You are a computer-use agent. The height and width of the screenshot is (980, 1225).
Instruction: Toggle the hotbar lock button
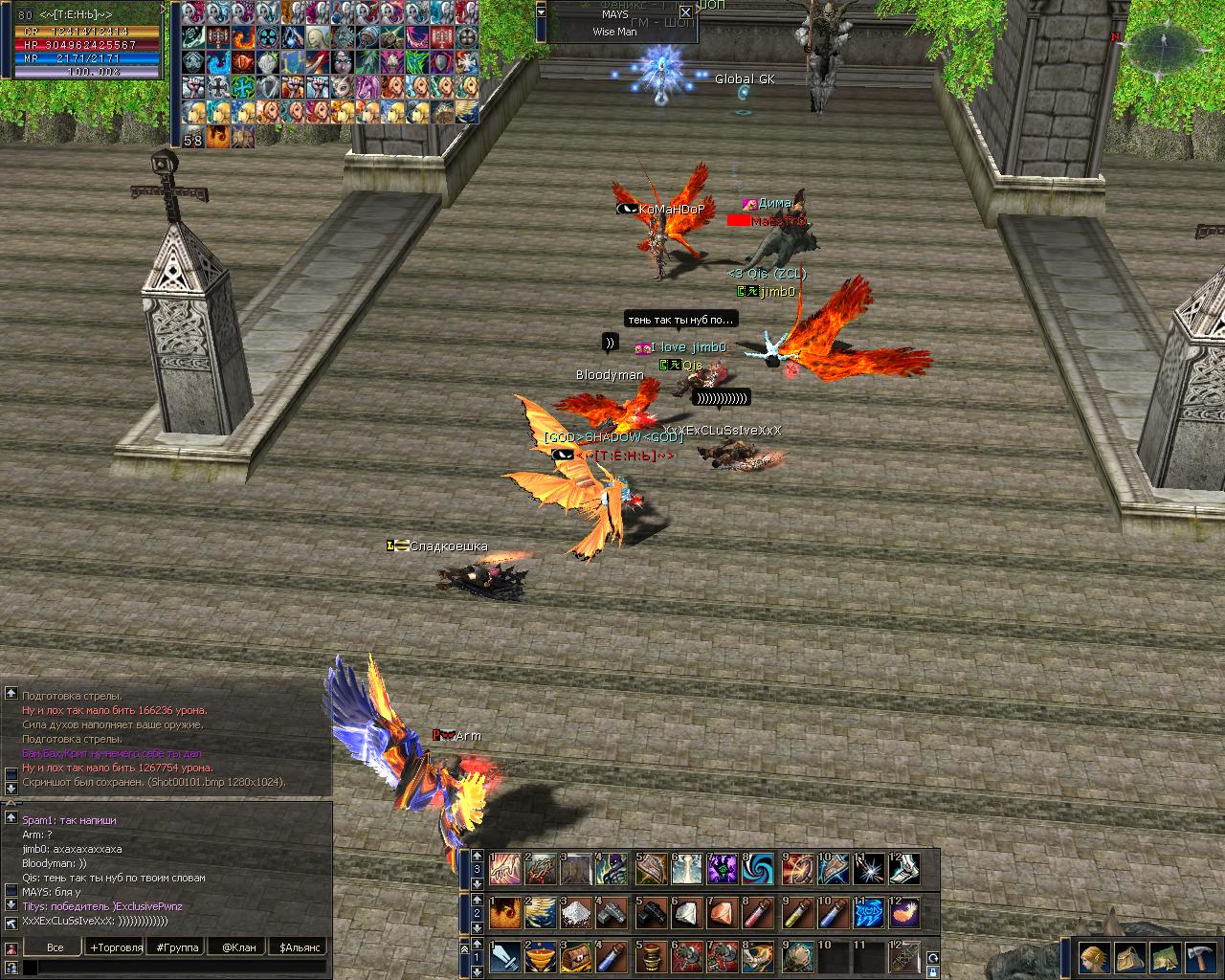[x=932, y=970]
